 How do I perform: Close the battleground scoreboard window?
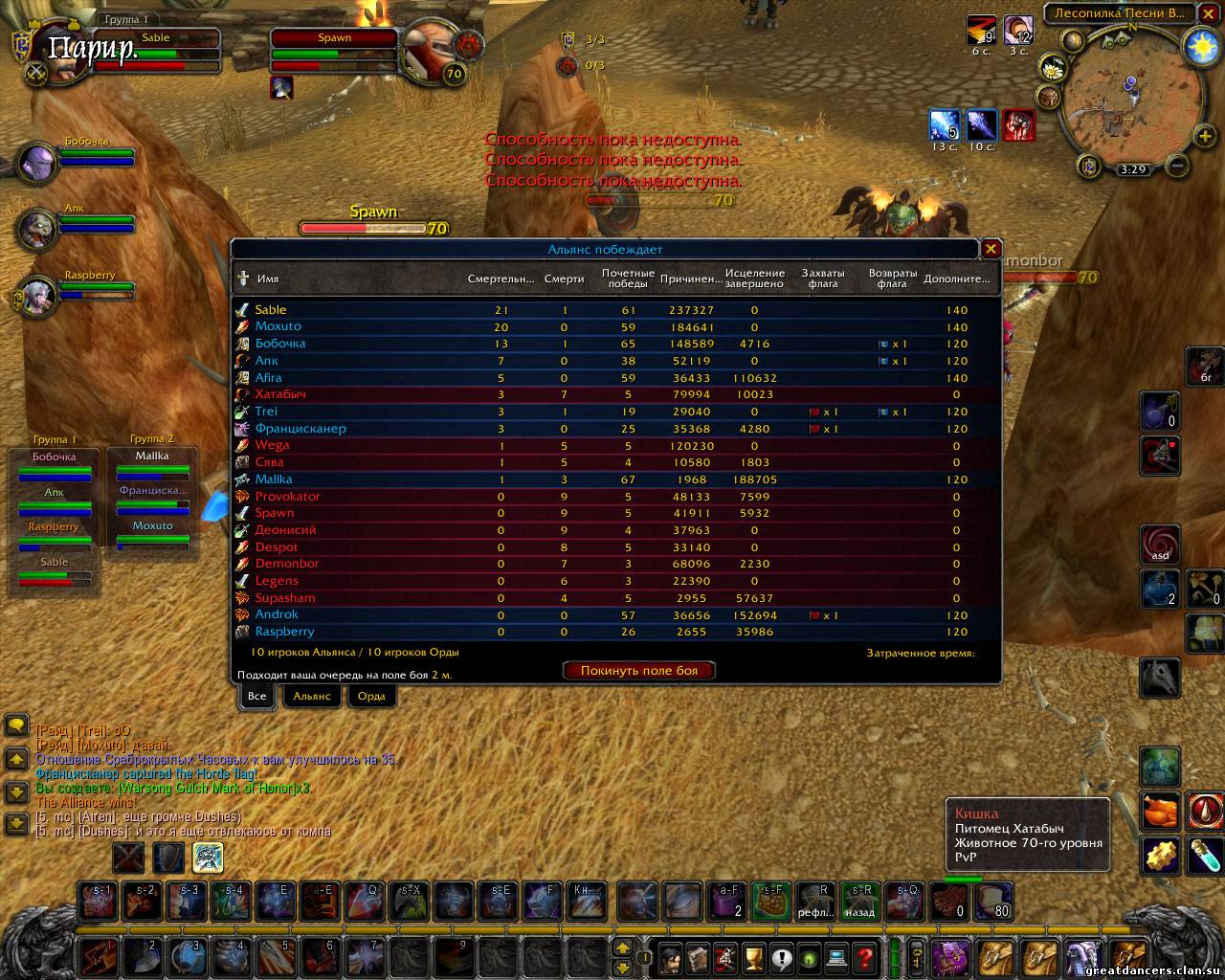[991, 249]
